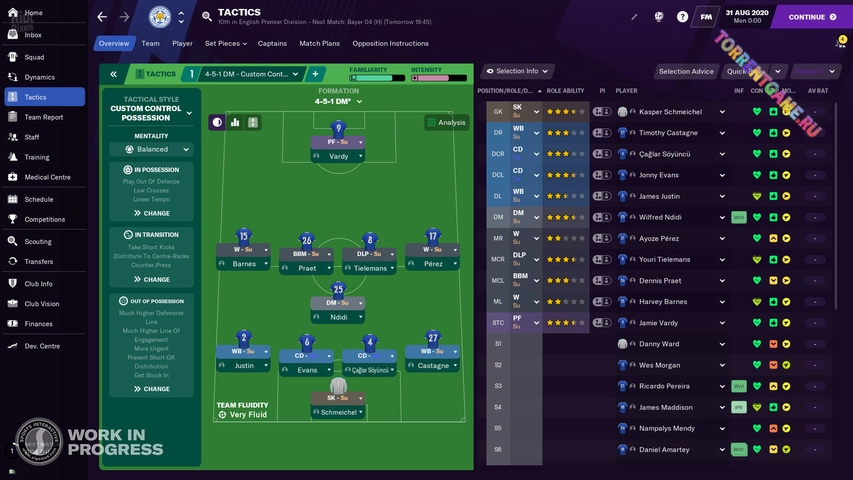Select Kasper Schmeichel in the player list

[670, 112]
